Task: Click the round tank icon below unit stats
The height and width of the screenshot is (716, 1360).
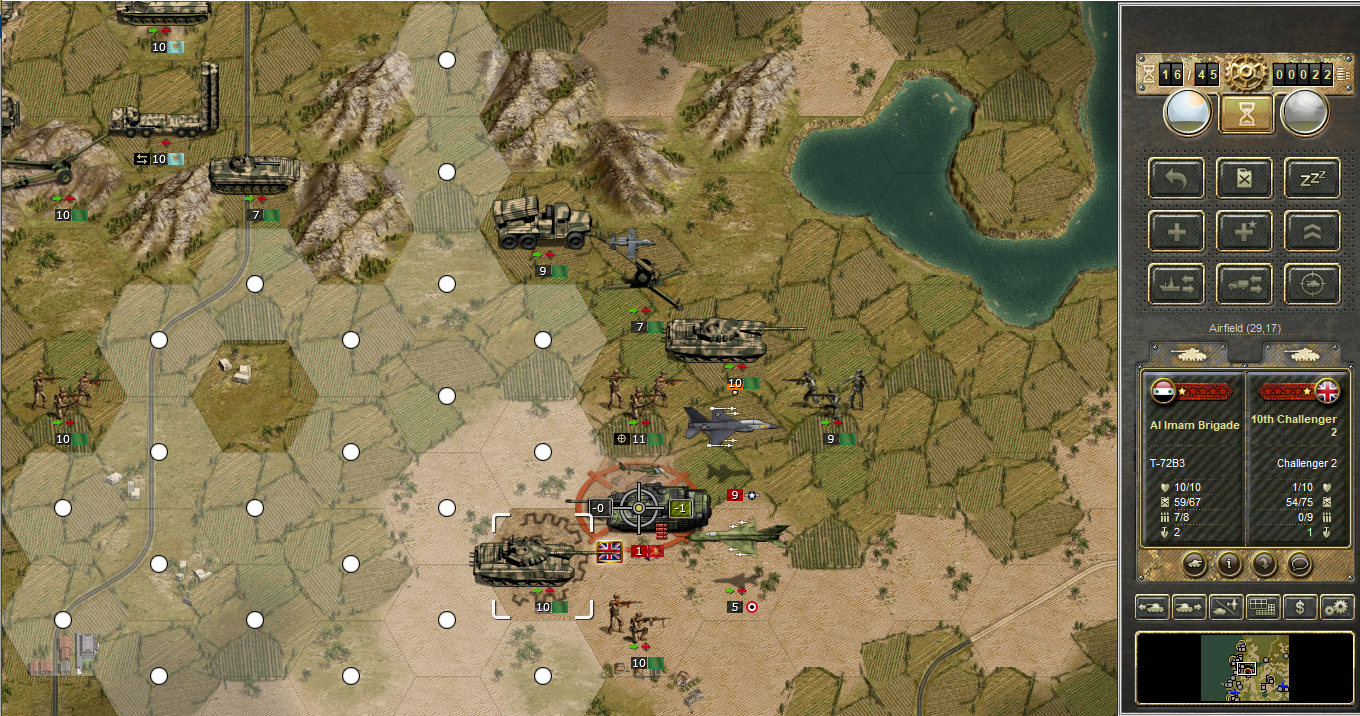Action: tap(1193, 564)
